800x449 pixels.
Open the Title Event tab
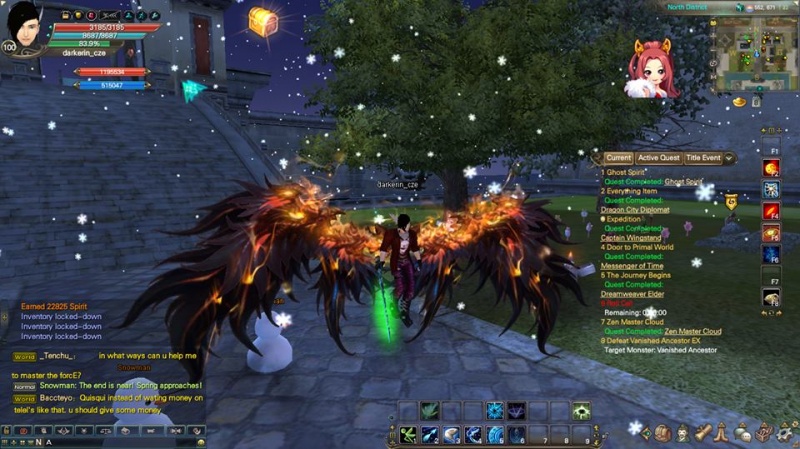[x=704, y=158]
